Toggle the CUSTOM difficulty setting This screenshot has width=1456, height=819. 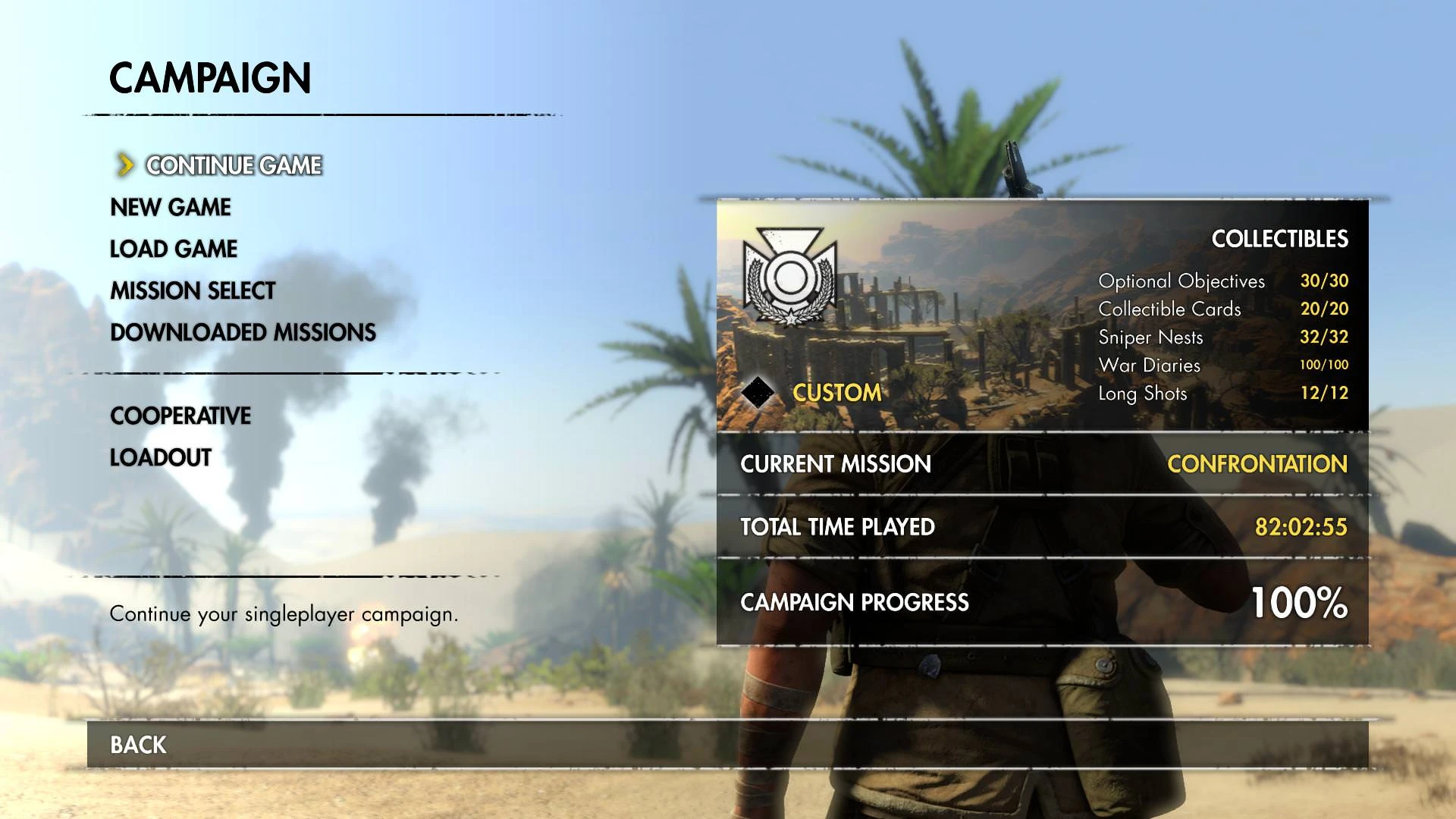point(836,392)
